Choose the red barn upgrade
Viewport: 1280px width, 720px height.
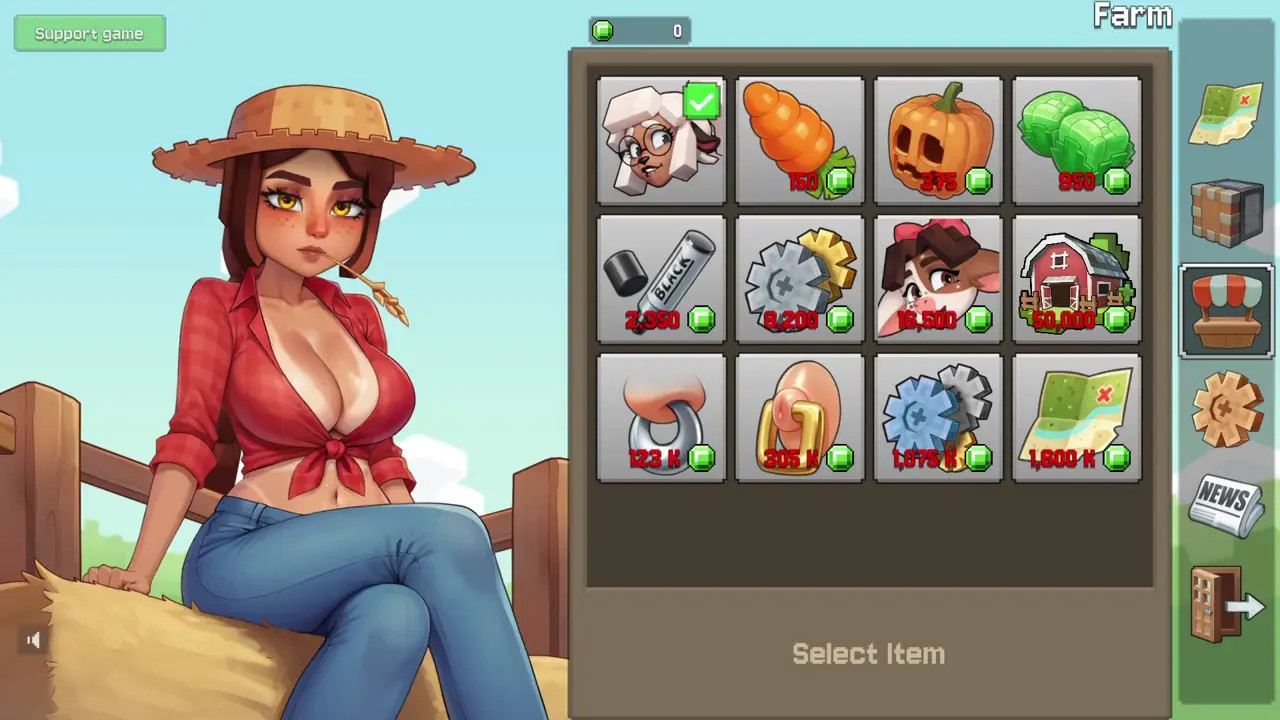[x=1077, y=280]
